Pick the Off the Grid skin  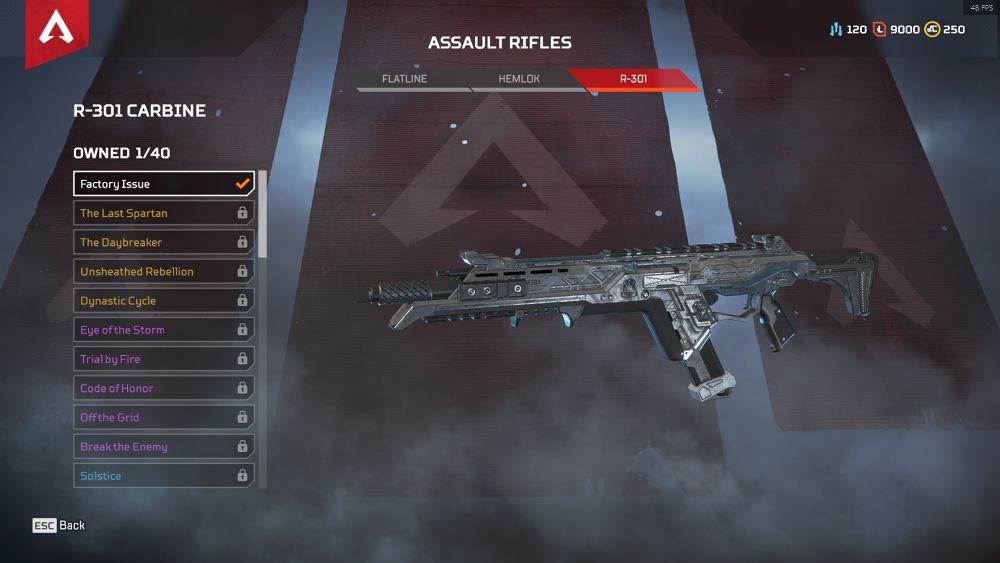tap(164, 417)
